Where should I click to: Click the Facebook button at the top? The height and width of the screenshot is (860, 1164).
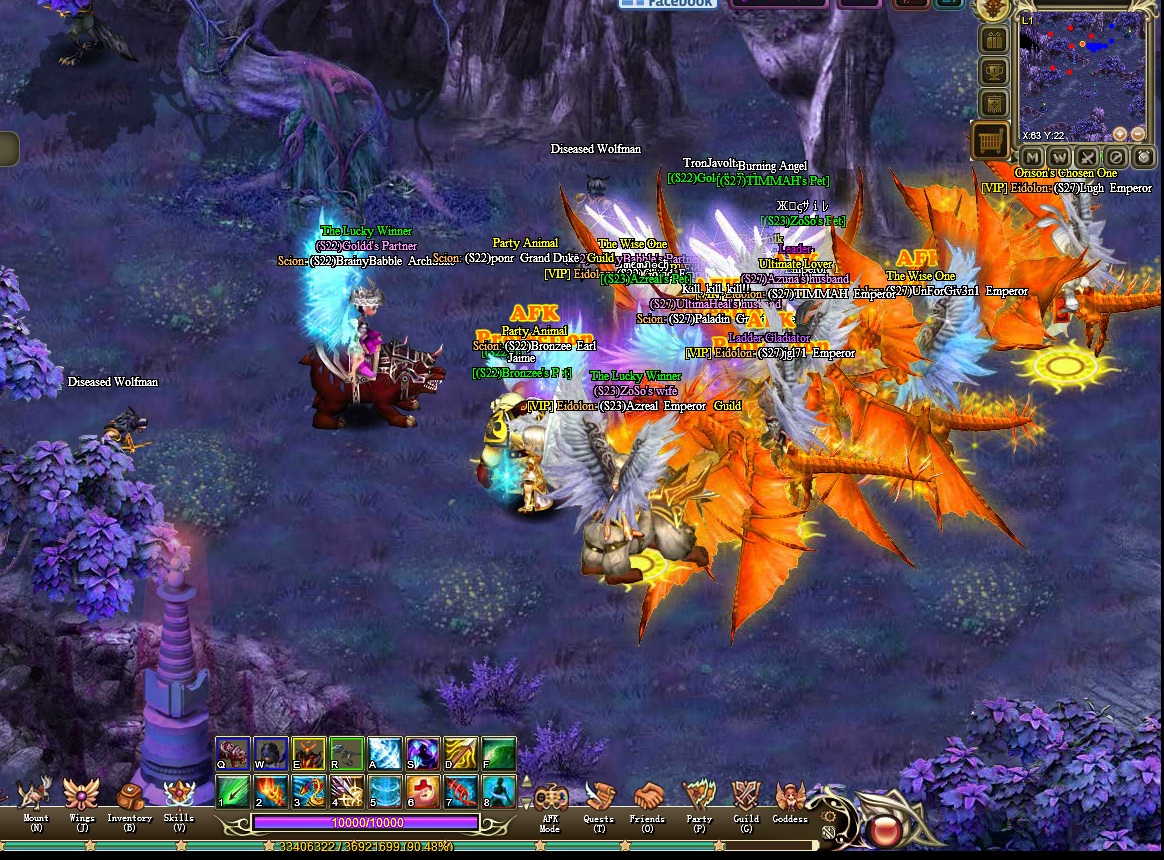(x=668, y=4)
